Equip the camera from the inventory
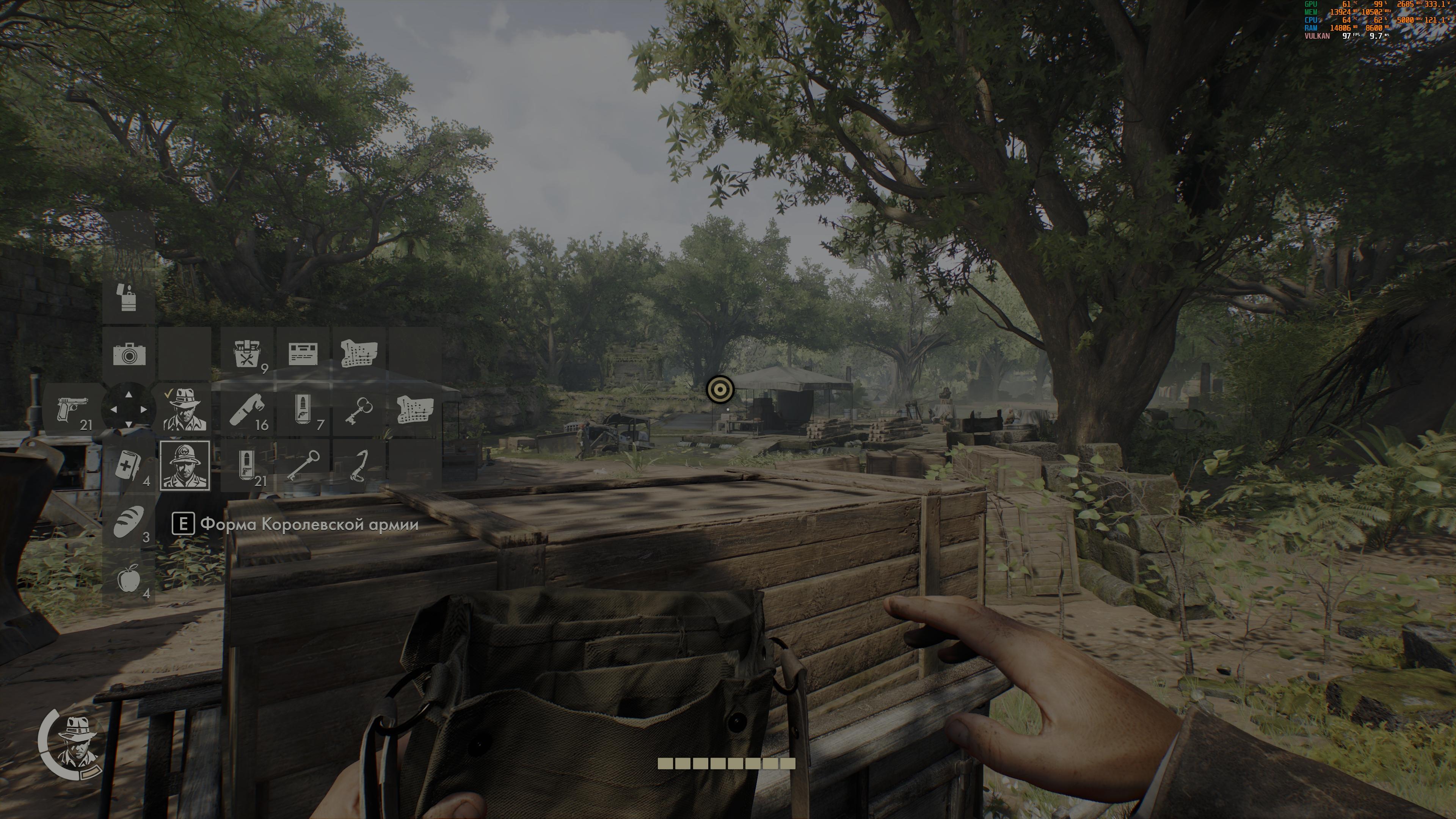This screenshot has height=819, width=1456. coord(129,353)
